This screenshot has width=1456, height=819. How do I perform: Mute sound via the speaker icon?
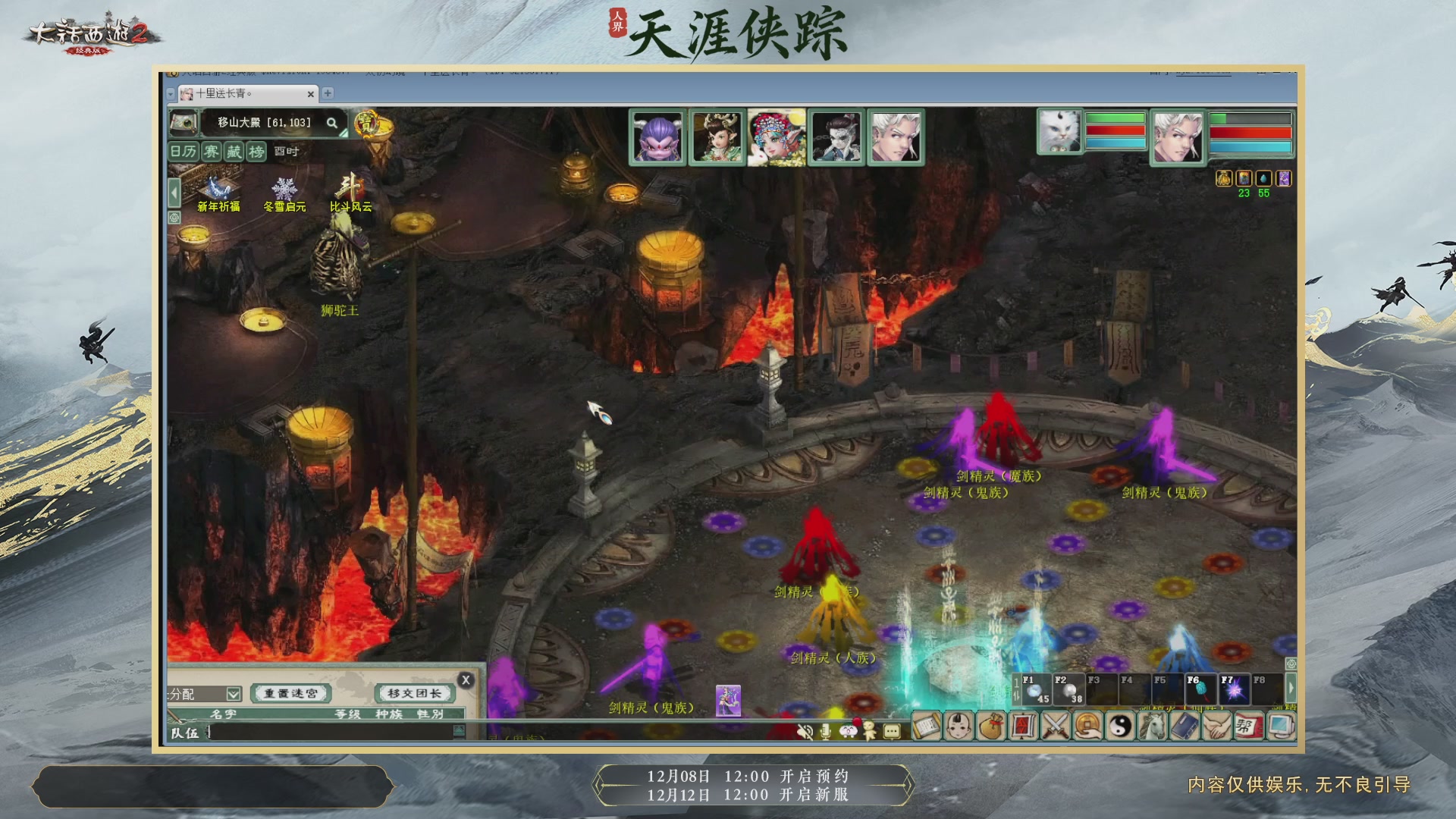coord(805,731)
